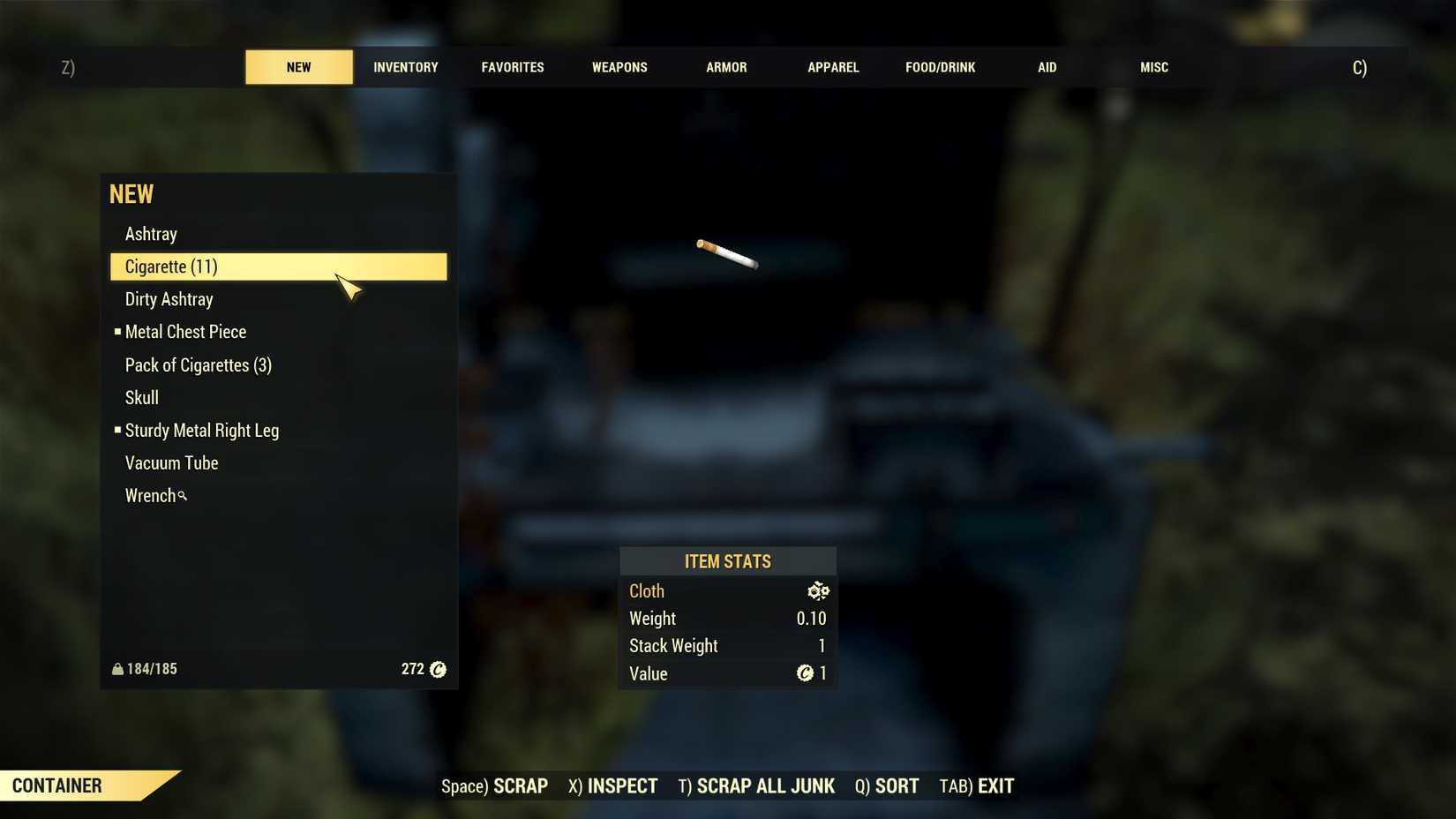Click SCRAP ALL JUNK at the bottom
This screenshot has width=1456, height=819.
(765, 785)
